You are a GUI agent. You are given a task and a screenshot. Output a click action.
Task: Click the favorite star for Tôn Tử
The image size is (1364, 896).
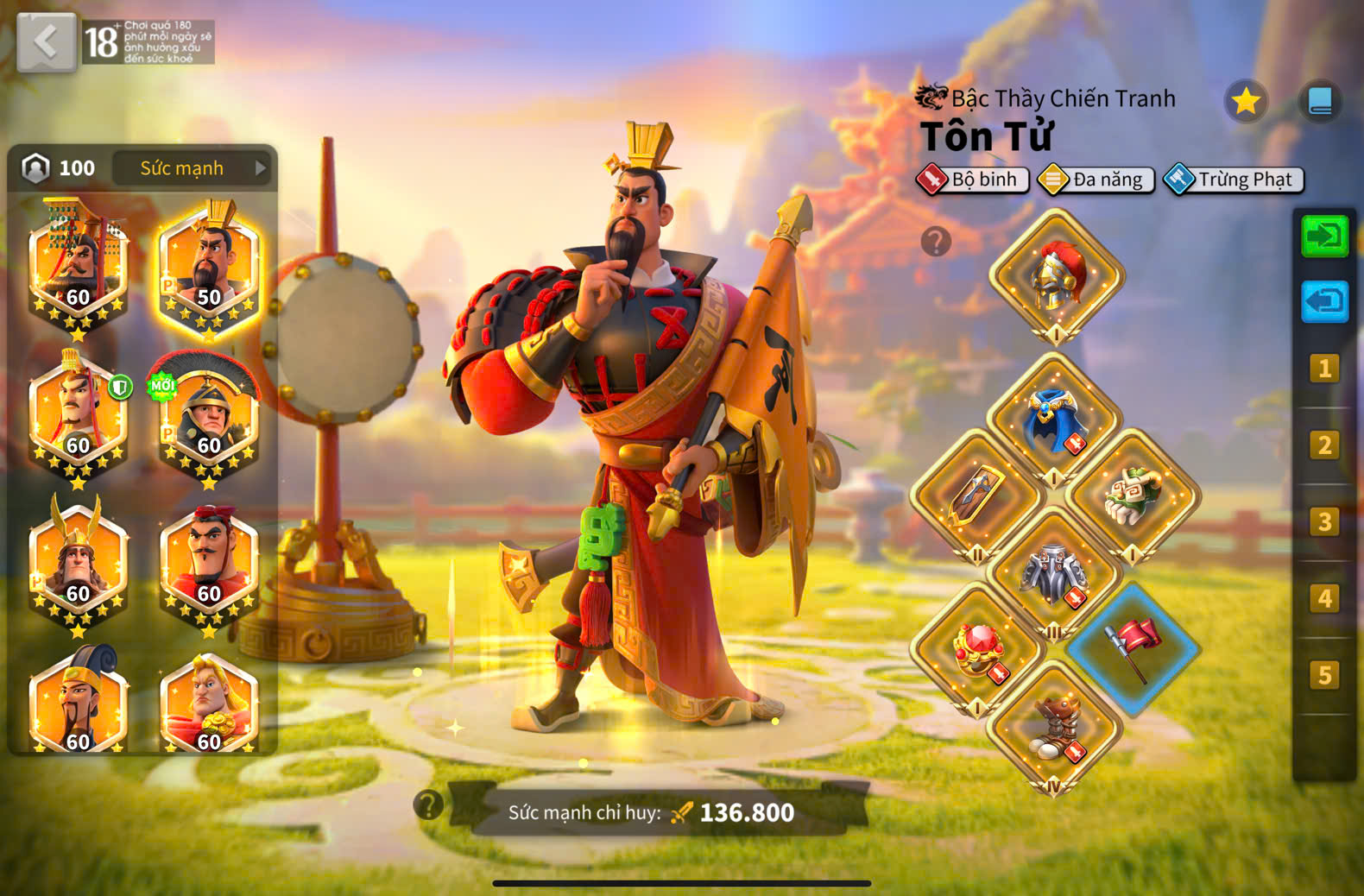tap(1246, 102)
